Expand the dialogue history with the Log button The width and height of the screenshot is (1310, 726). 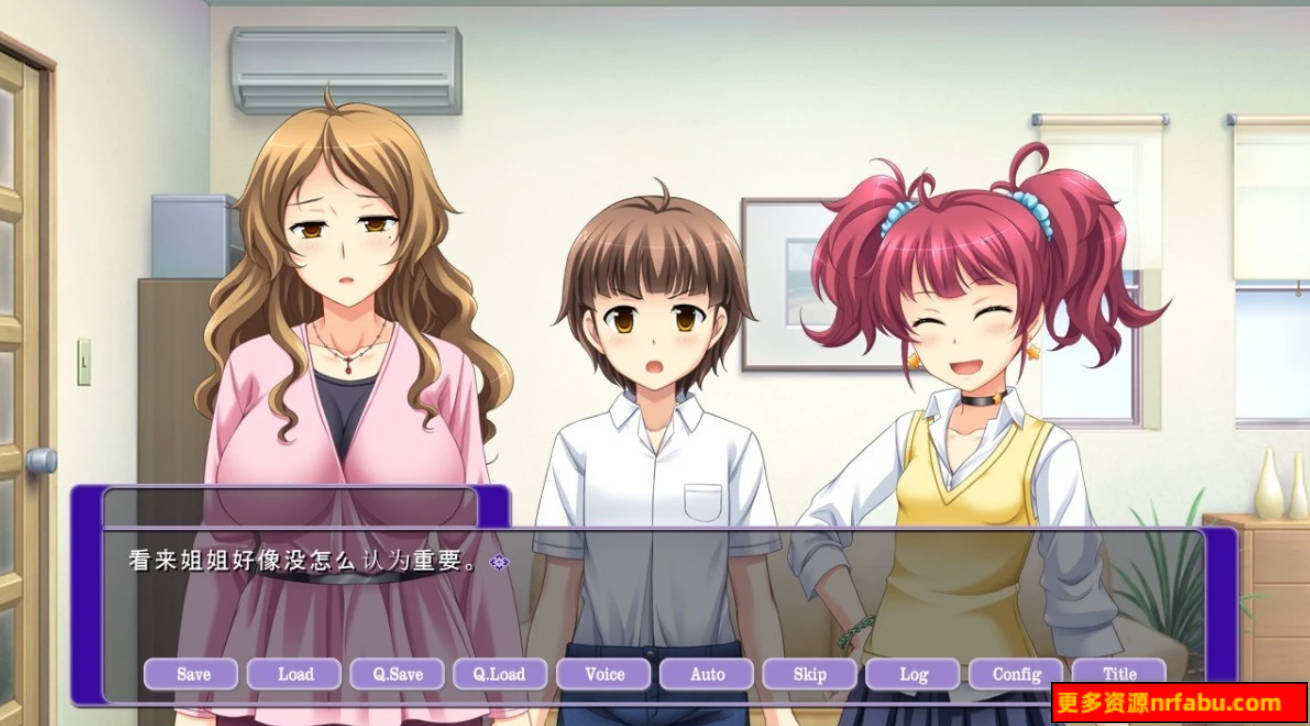915,674
